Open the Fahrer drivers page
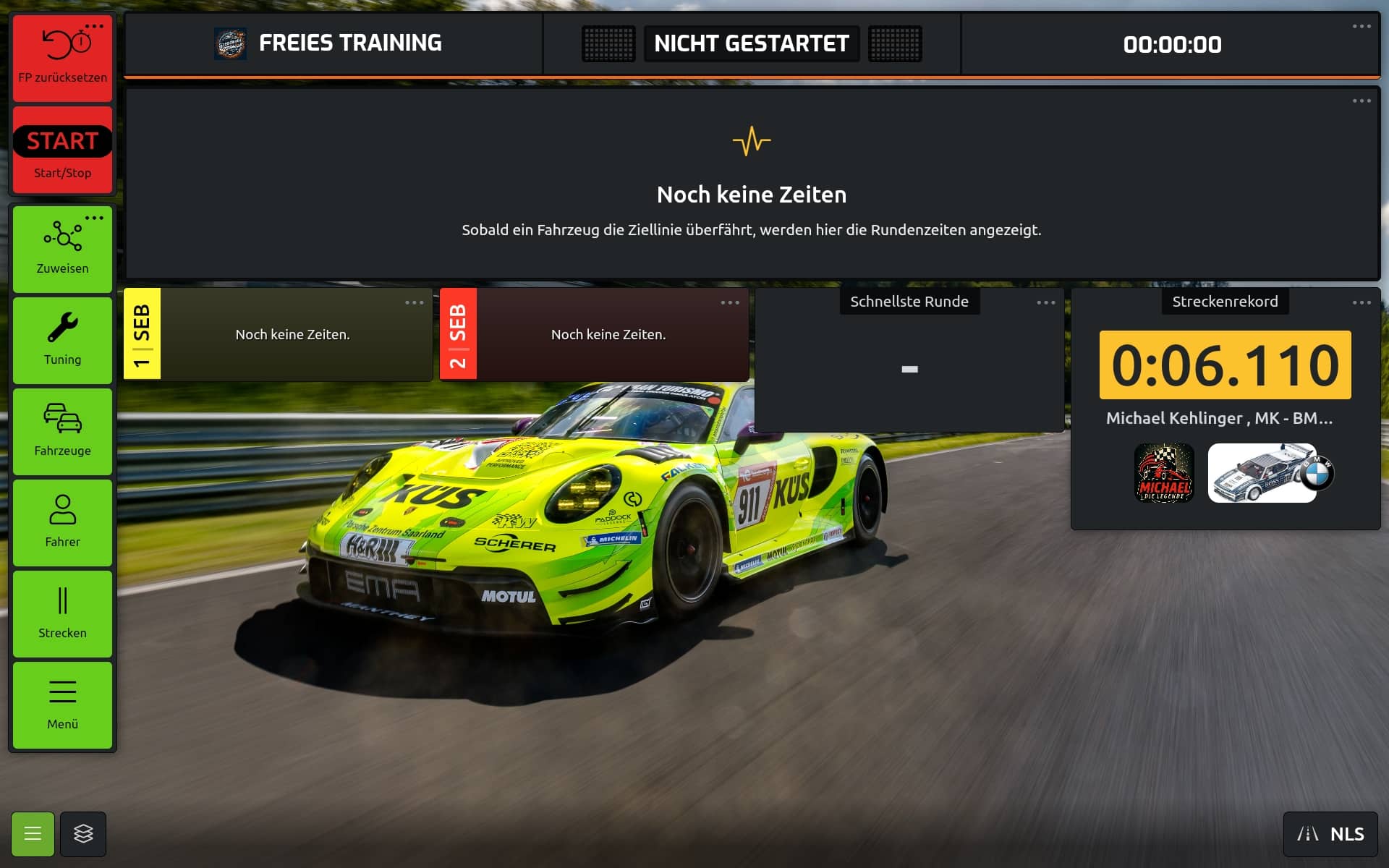 62,522
